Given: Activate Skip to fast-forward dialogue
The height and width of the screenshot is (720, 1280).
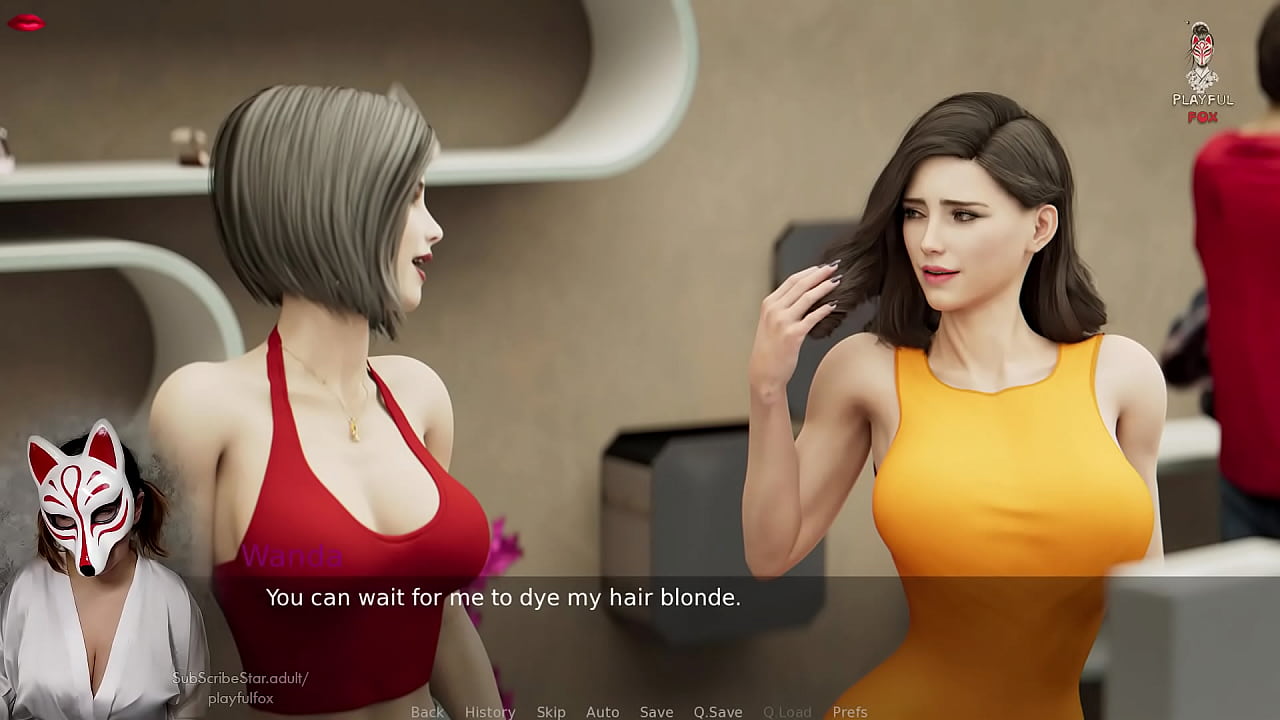Looking at the screenshot, I should [x=551, y=712].
